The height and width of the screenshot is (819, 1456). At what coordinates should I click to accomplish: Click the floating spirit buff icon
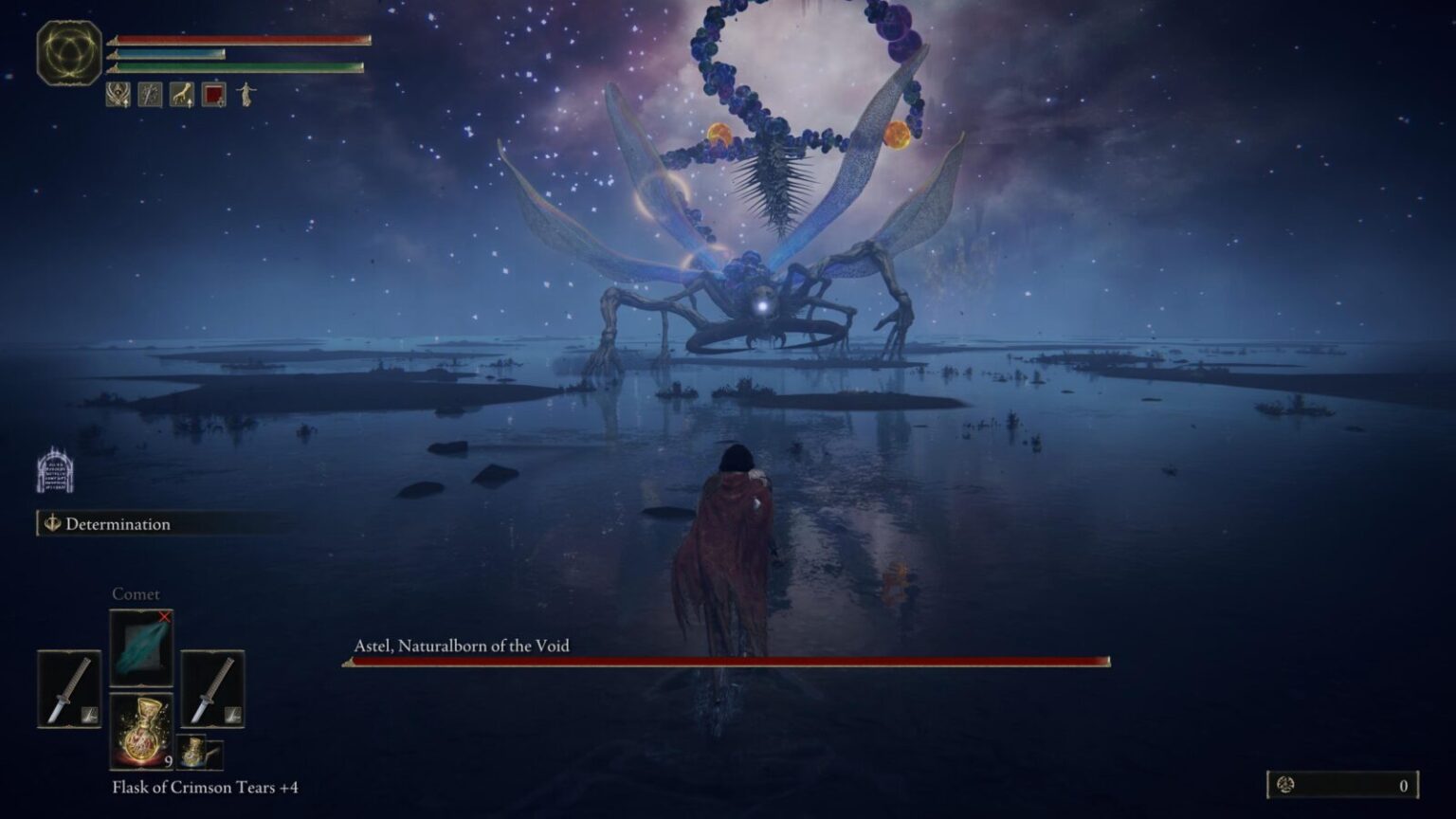[246, 95]
